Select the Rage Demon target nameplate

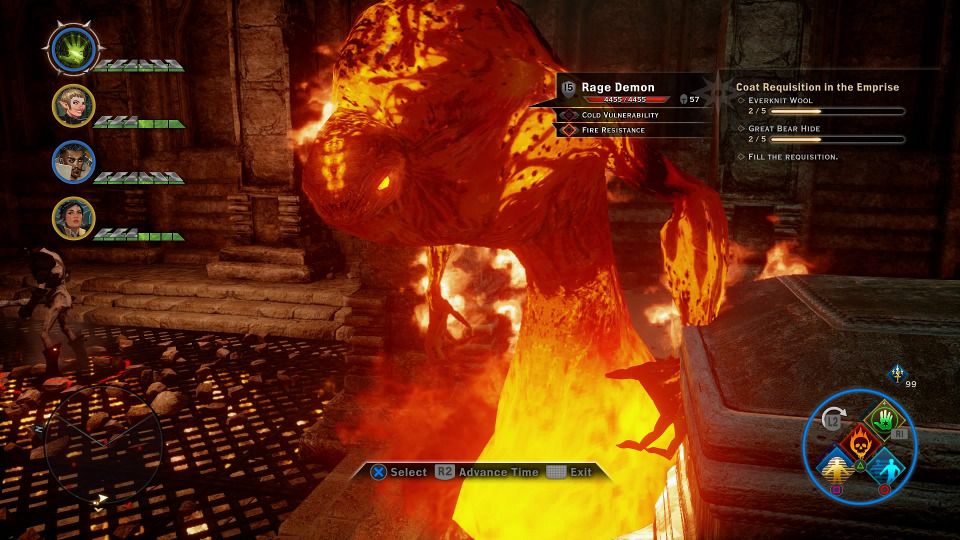coord(618,88)
